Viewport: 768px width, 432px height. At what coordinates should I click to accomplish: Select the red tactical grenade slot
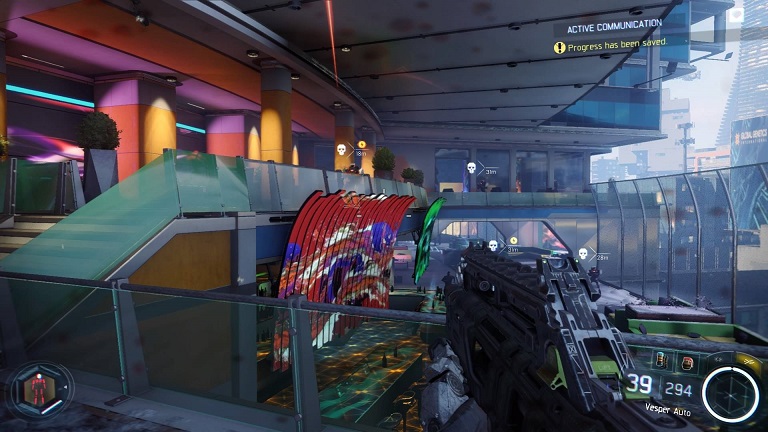point(688,362)
